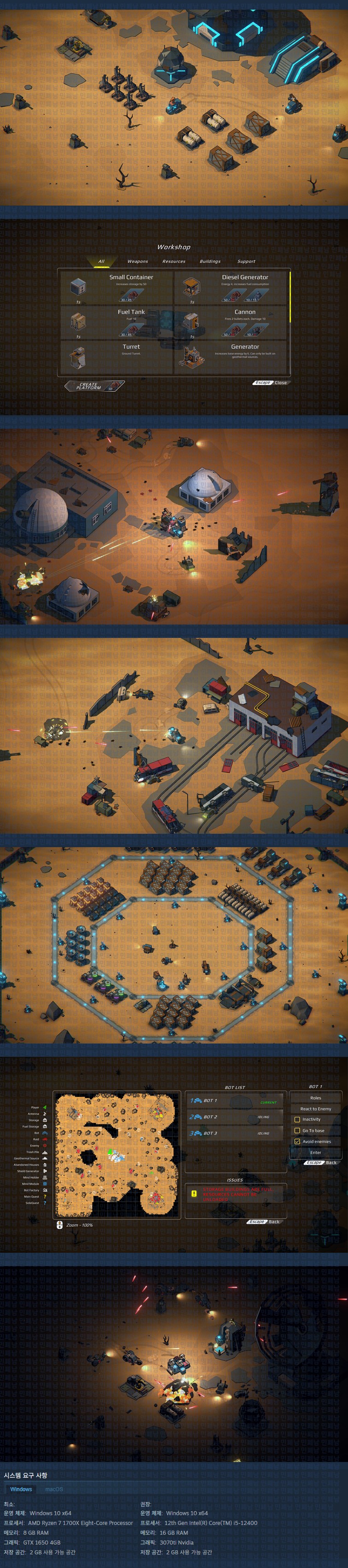Screen dimensions: 348x1568
Task: Choose the Cannon weapon entry
Action: coord(231,323)
